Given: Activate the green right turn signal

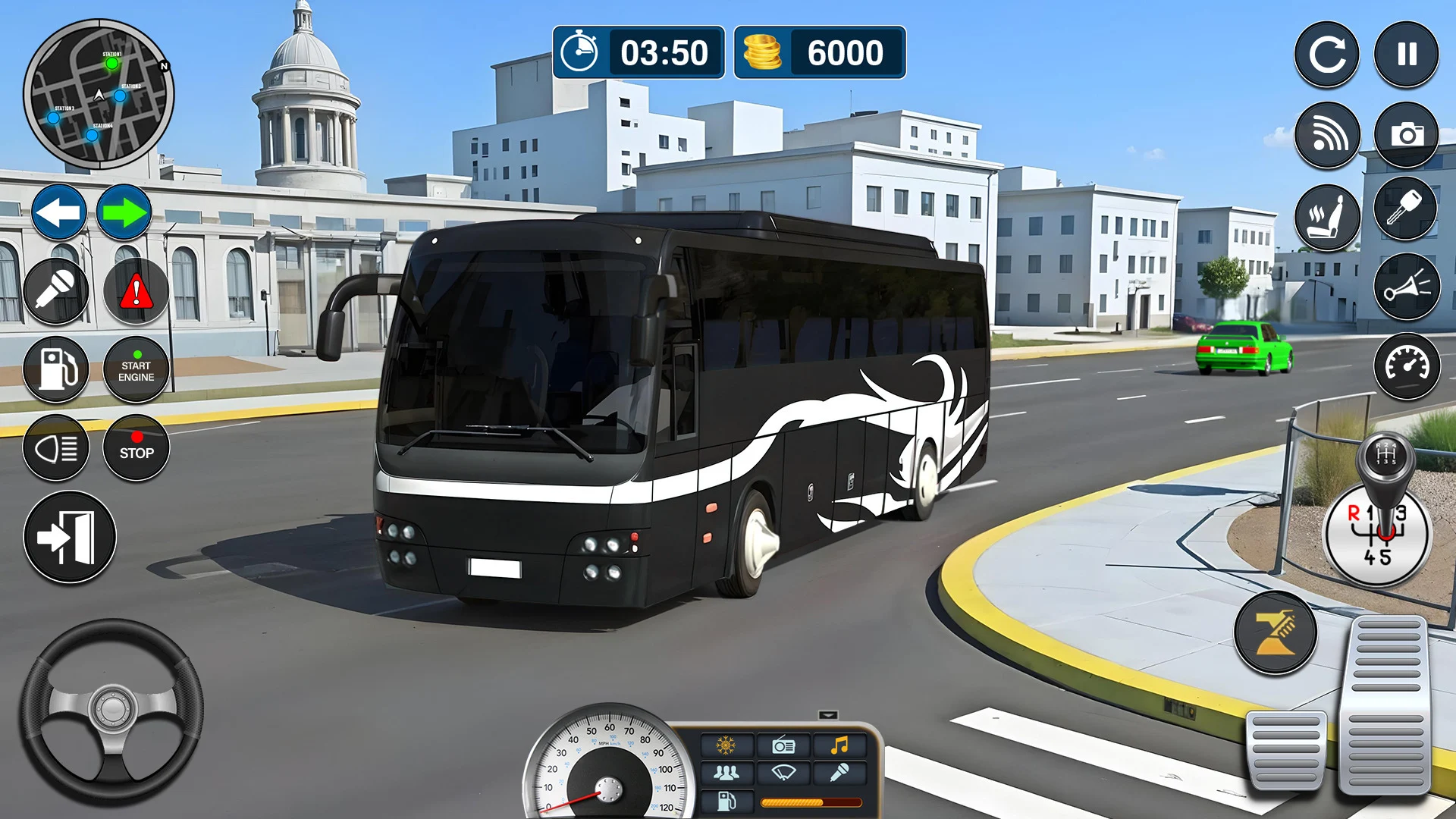Looking at the screenshot, I should point(124,212).
